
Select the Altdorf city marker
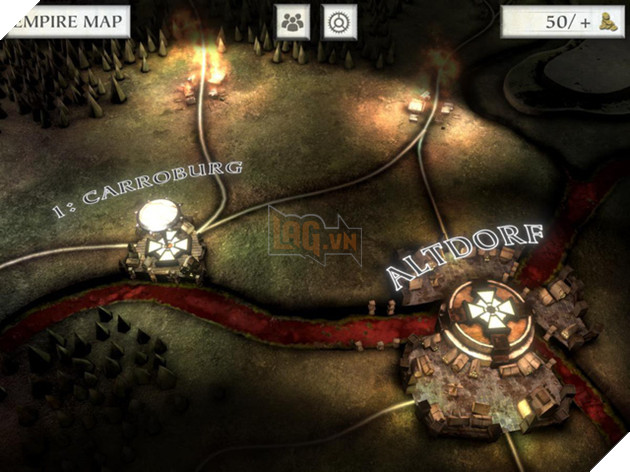tap(489, 313)
